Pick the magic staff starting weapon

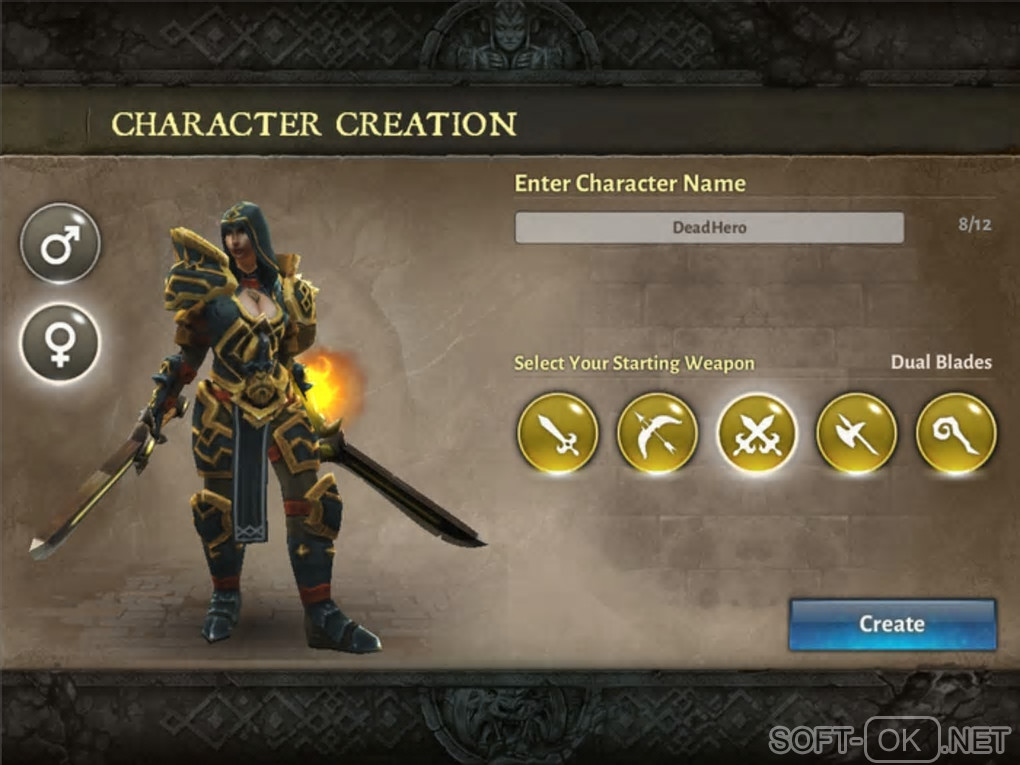pos(956,433)
